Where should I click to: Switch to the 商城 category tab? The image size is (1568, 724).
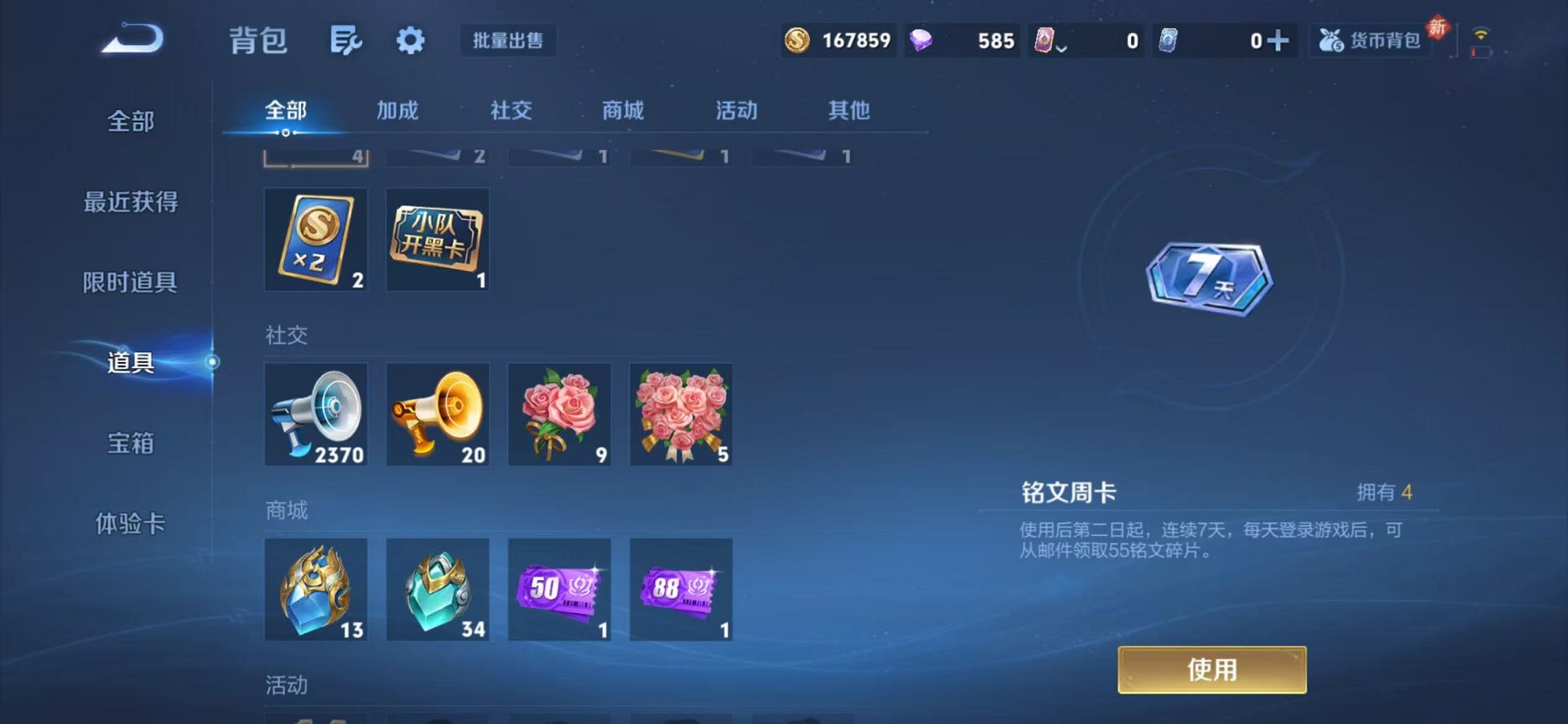click(623, 111)
